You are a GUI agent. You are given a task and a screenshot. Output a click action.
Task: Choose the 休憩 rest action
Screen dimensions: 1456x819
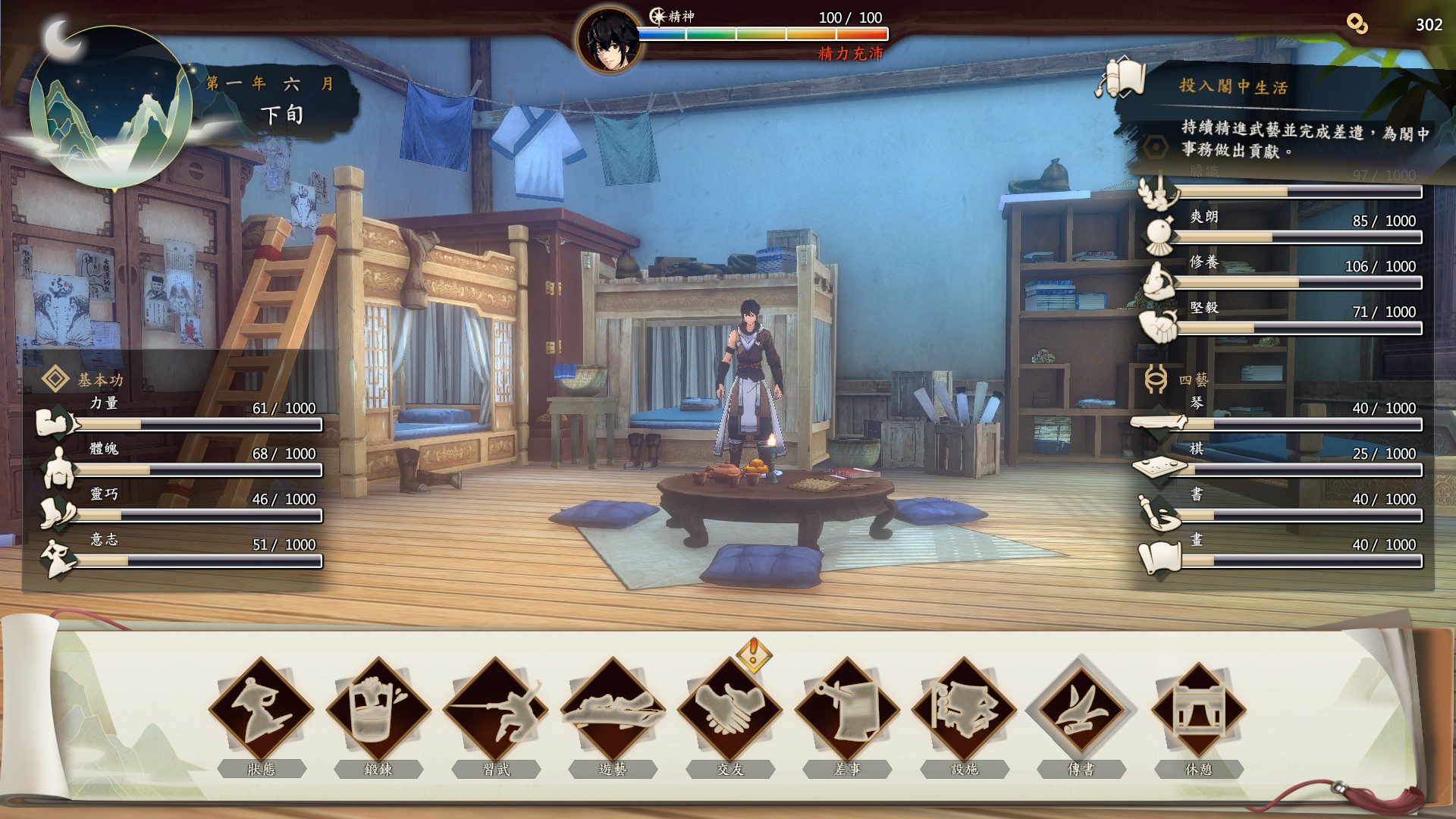tap(1199, 711)
